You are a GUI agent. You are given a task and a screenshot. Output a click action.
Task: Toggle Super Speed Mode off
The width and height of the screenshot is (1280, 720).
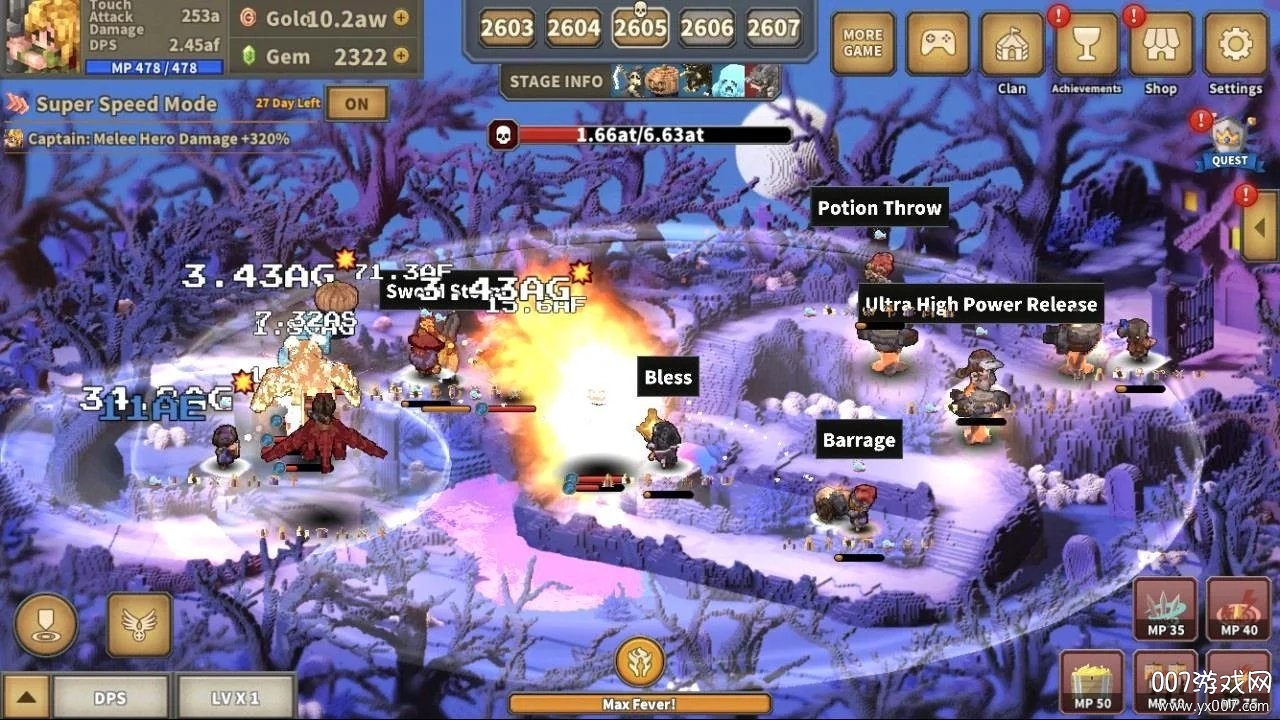[x=357, y=103]
